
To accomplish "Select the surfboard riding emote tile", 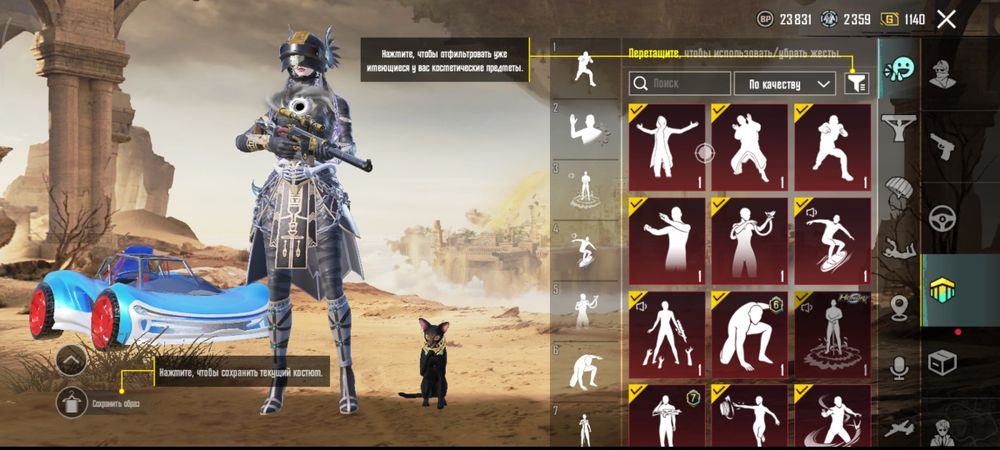I will click(833, 240).
